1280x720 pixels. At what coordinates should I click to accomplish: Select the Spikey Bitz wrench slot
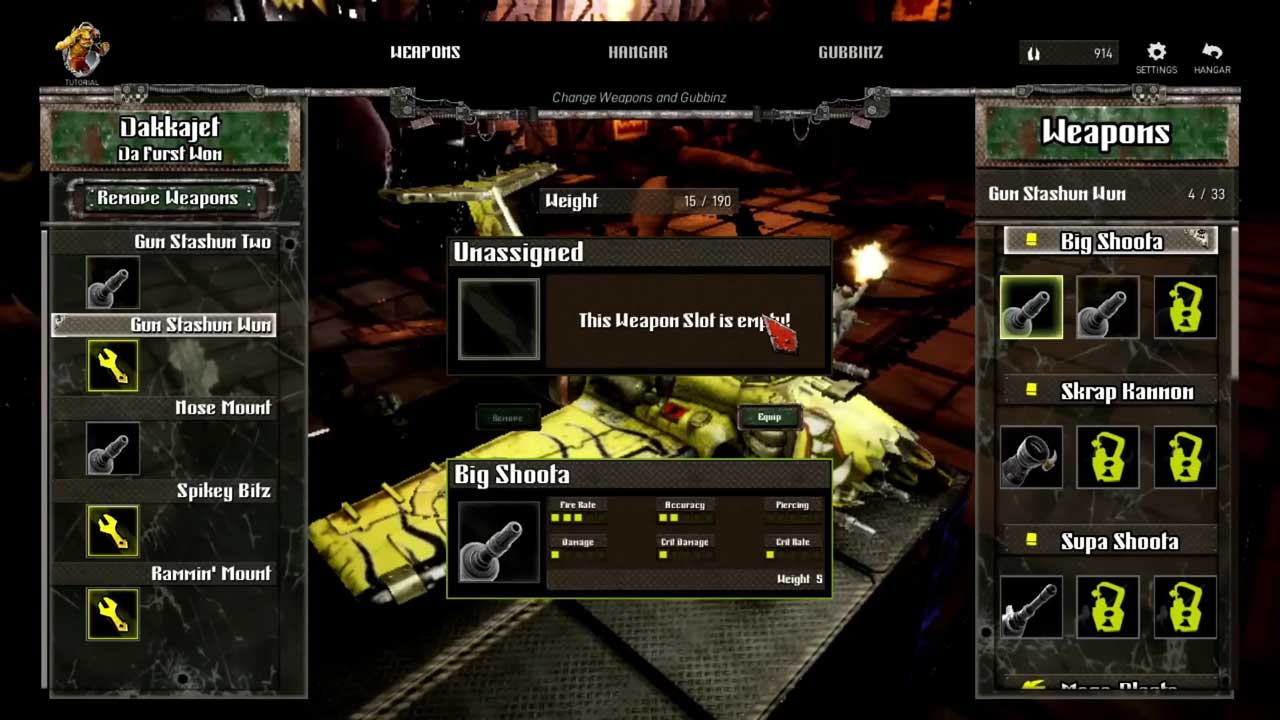[x=112, y=531]
